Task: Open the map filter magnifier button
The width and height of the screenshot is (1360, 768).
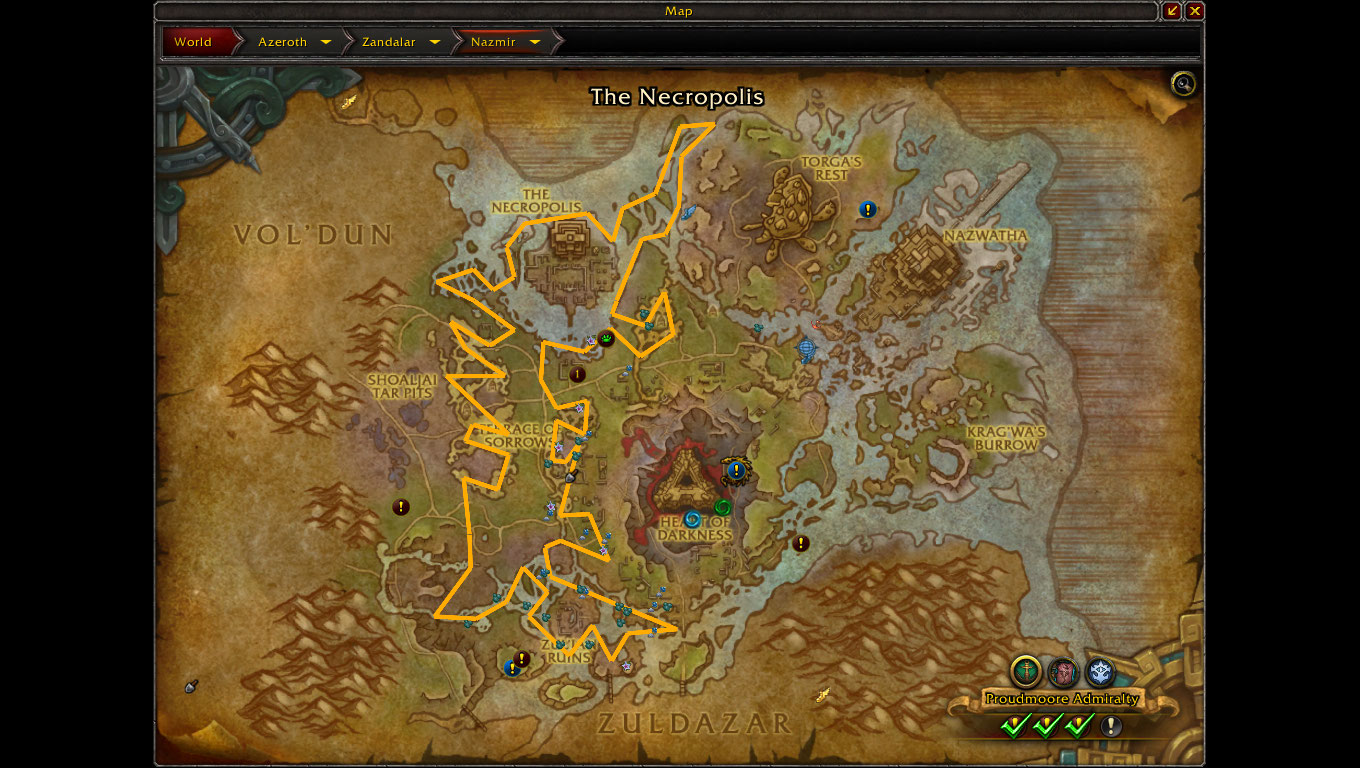Action: [x=1184, y=84]
